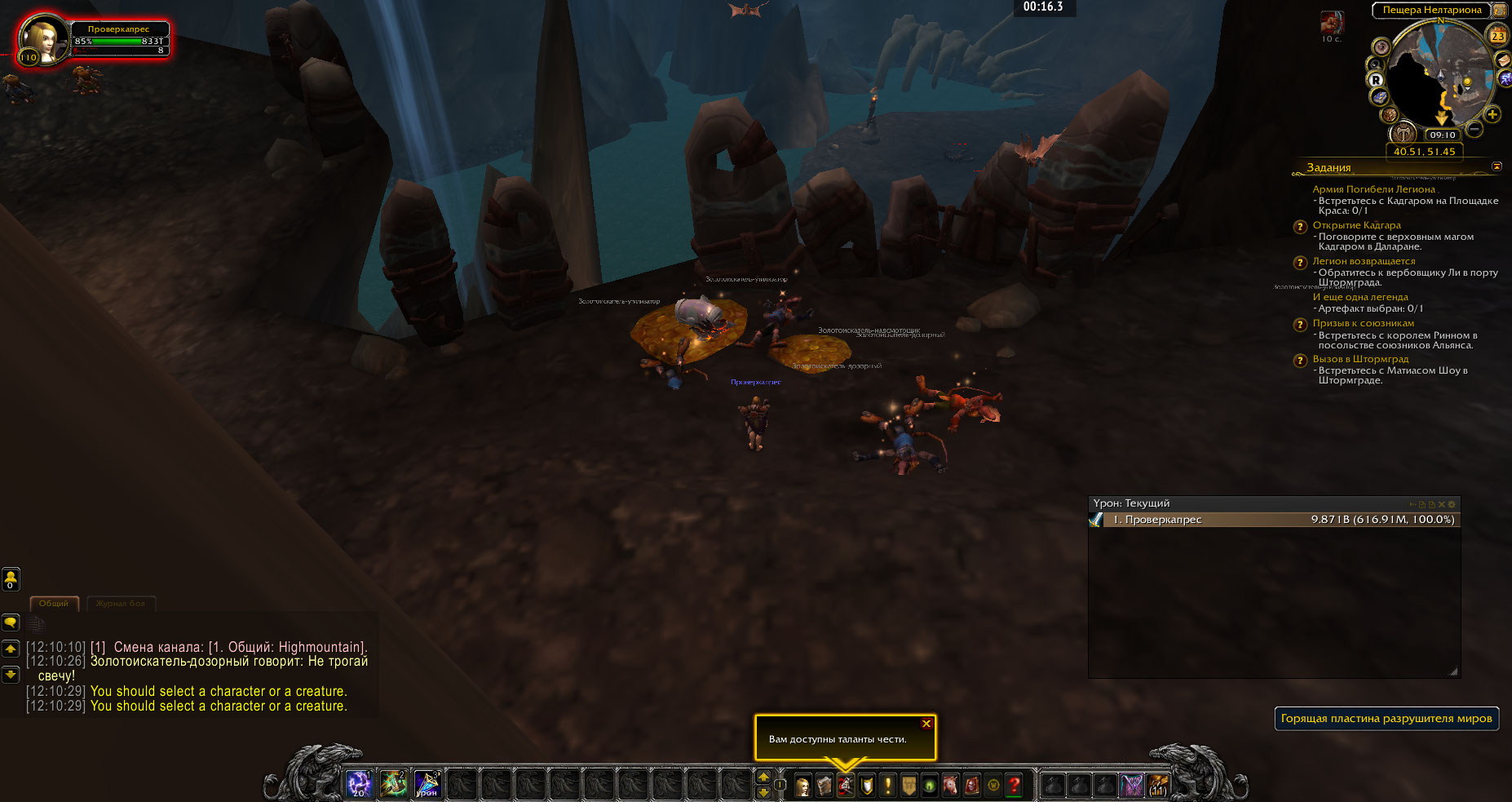Select Проверкапрес row in damage meter
The width and height of the screenshot is (1512, 802).
click(1274, 520)
